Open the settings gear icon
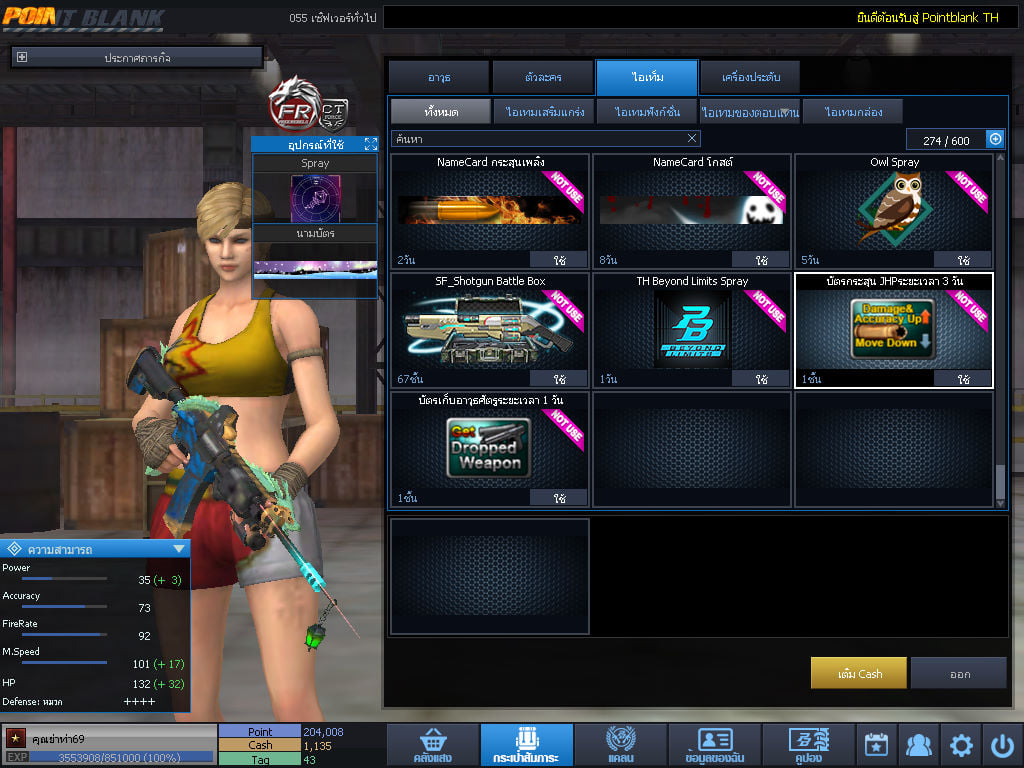This screenshot has width=1024, height=768. tap(961, 745)
